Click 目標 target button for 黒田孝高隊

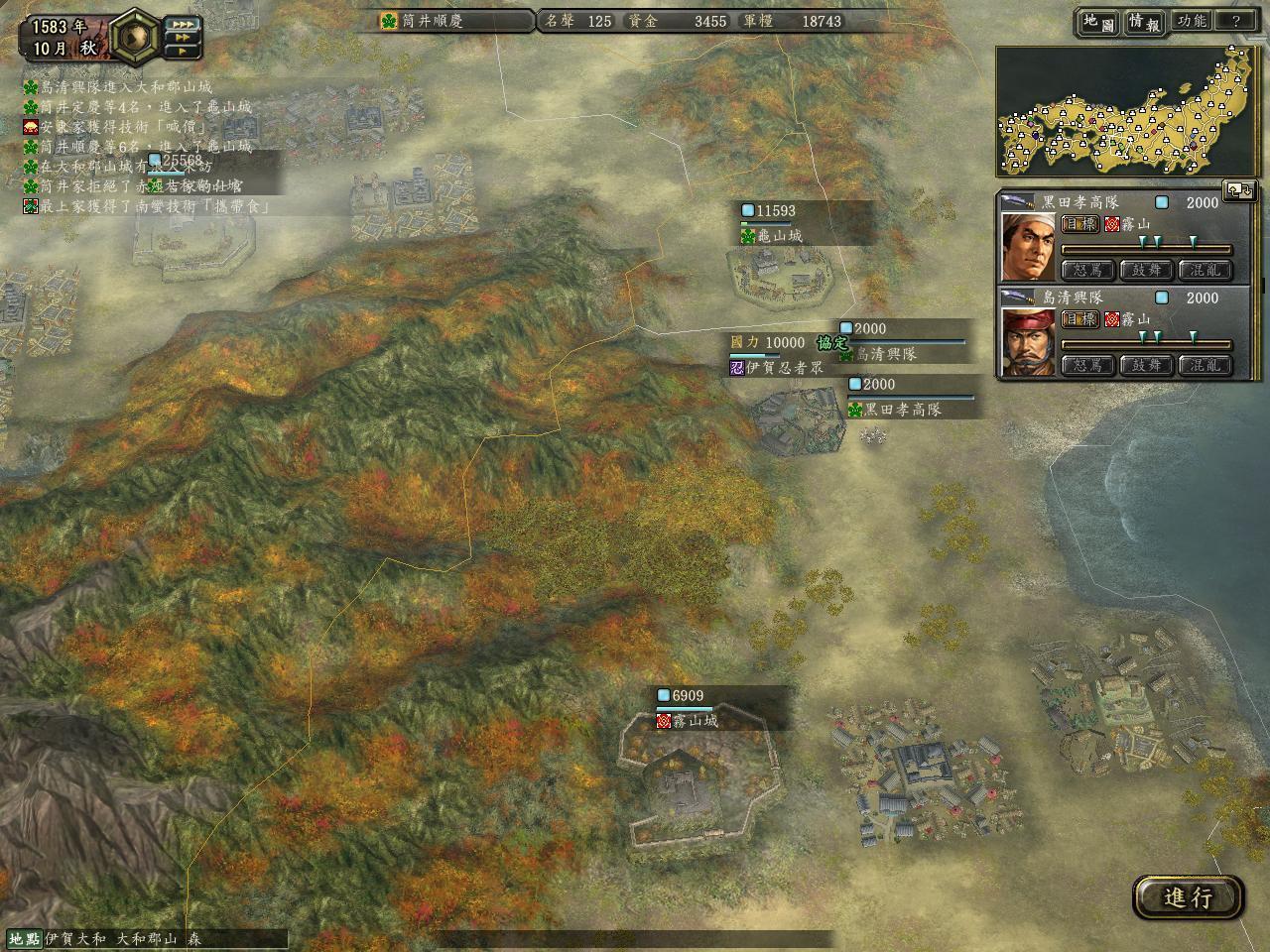[x=1079, y=224]
